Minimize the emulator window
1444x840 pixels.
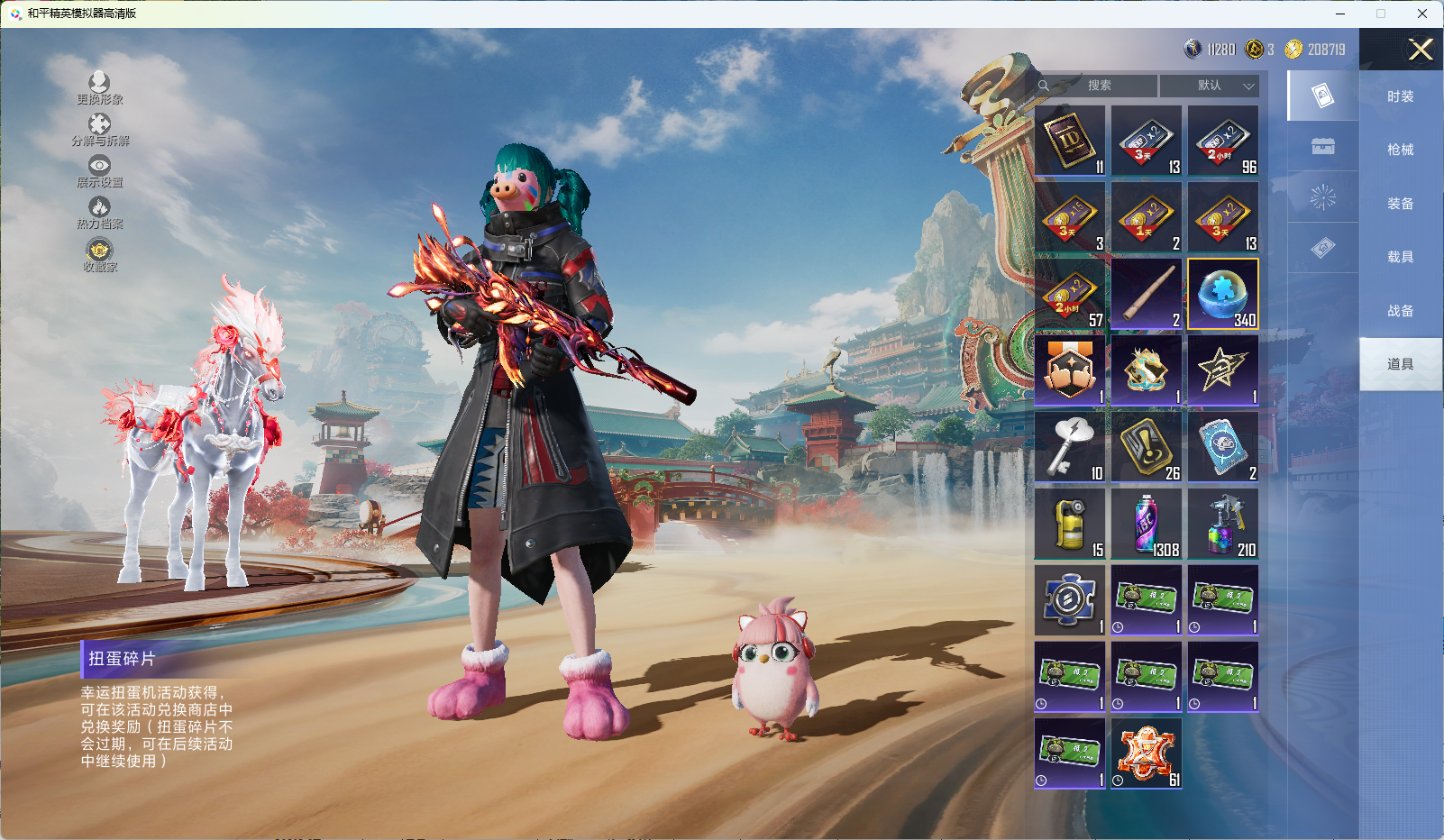point(1340,14)
